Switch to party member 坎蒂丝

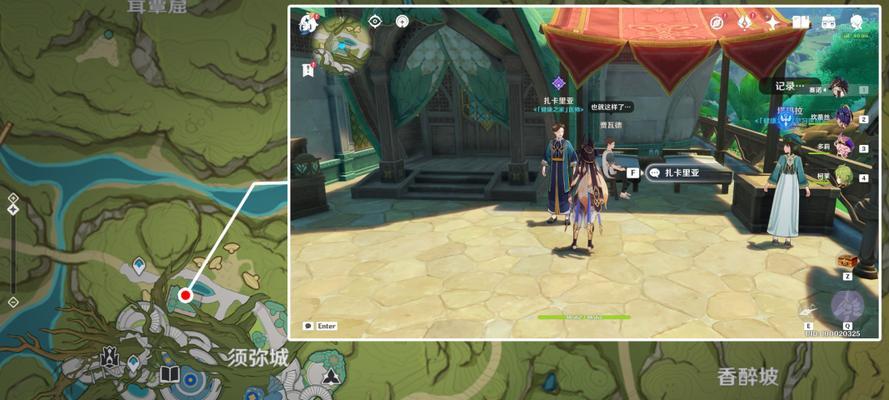(x=843, y=118)
